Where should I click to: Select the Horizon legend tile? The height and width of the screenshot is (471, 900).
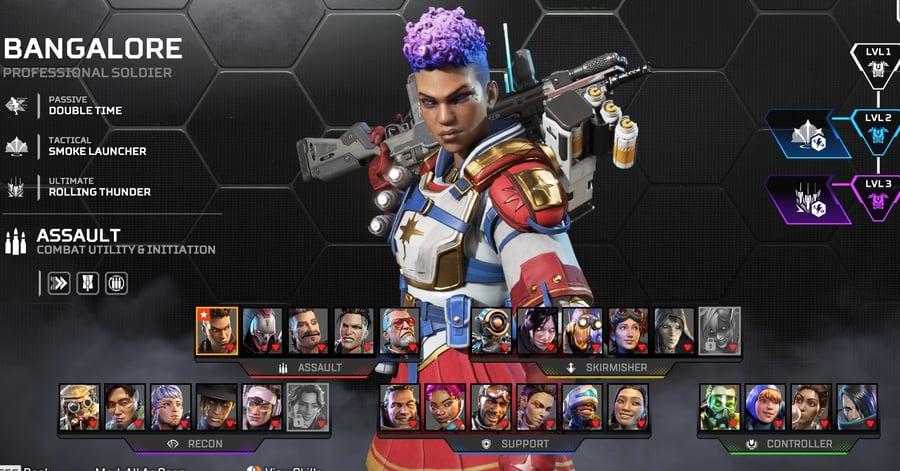tap(628, 331)
